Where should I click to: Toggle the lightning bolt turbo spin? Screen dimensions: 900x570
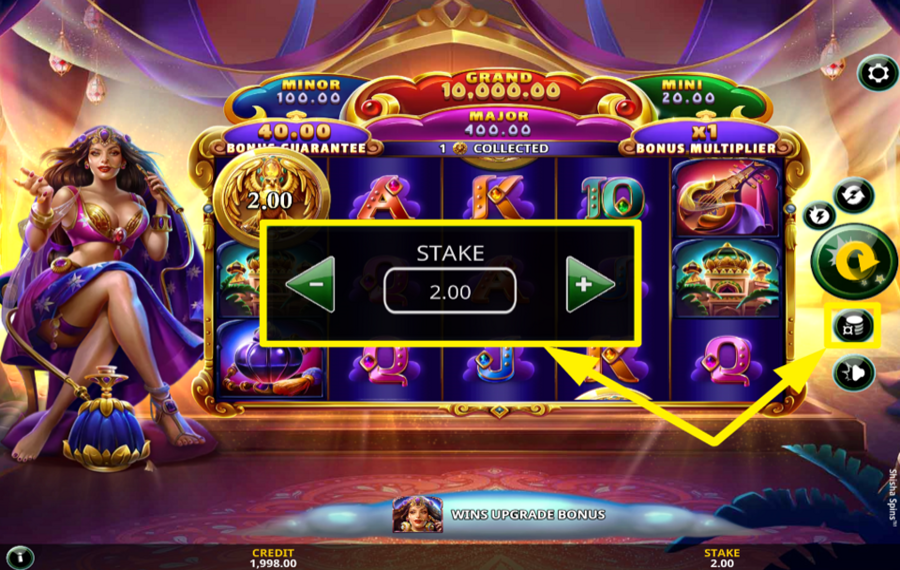pos(820,216)
